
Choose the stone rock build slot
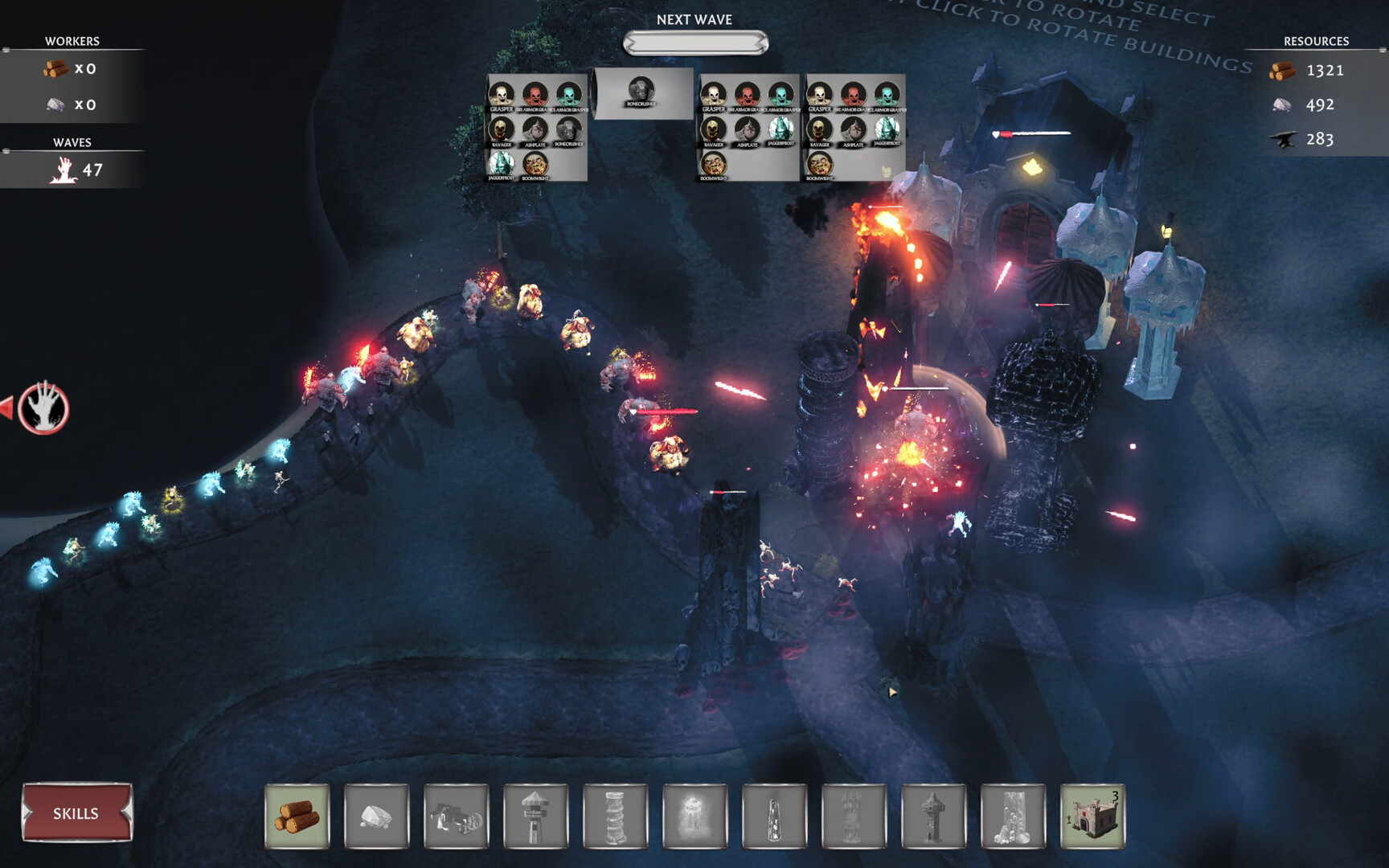click(x=376, y=817)
